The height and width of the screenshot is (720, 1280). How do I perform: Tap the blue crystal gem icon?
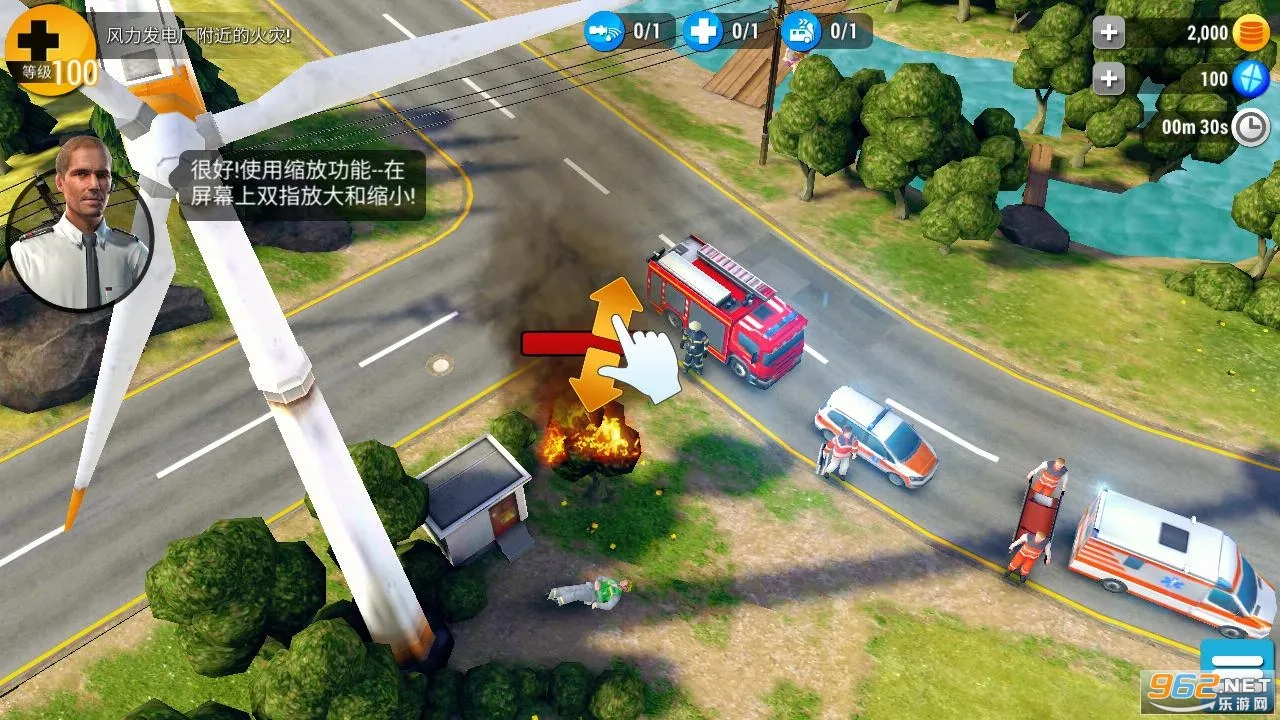pyautogui.click(x=1250, y=79)
